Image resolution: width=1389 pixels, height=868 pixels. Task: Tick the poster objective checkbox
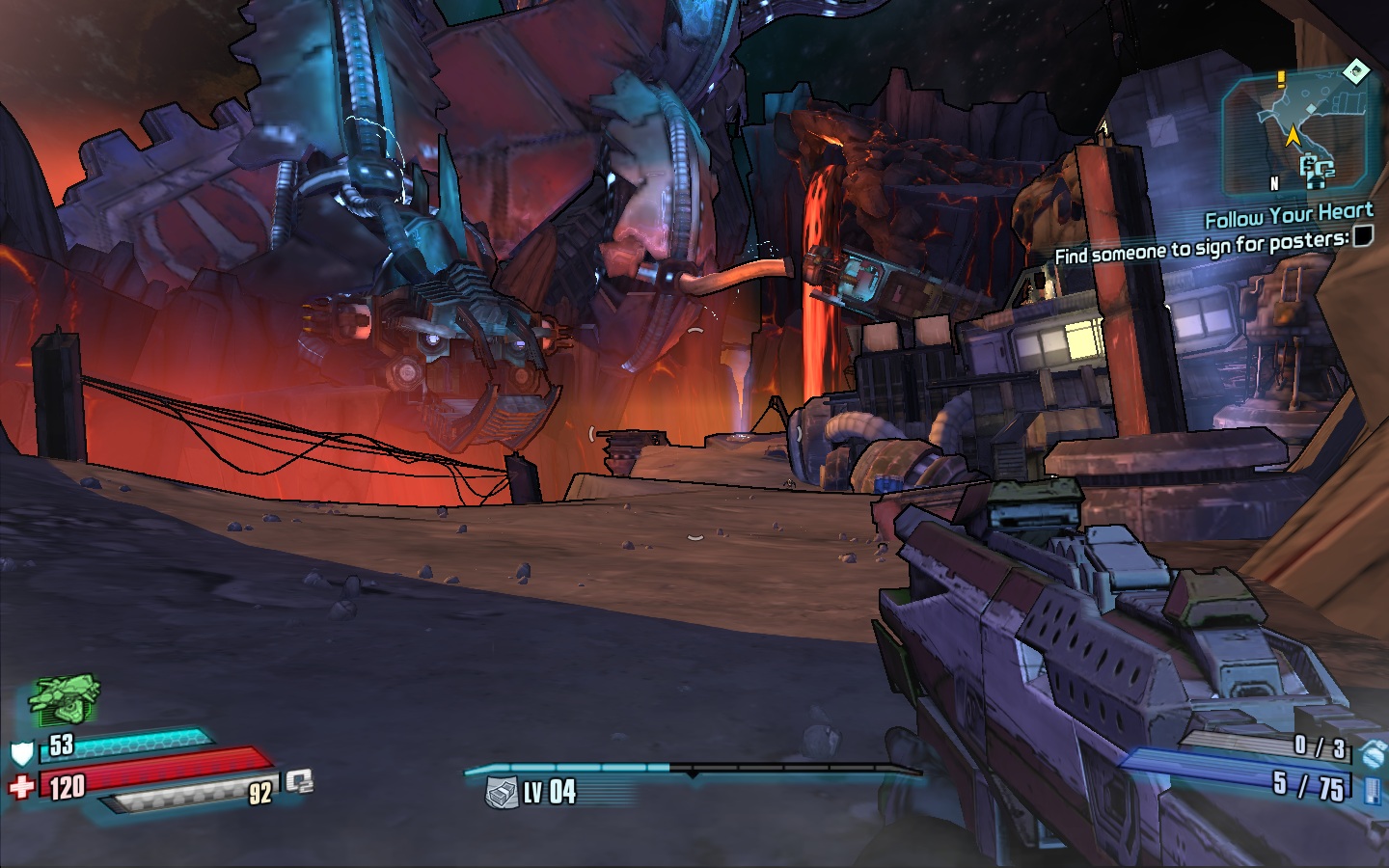pyautogui.click(x=1362, y=236)
